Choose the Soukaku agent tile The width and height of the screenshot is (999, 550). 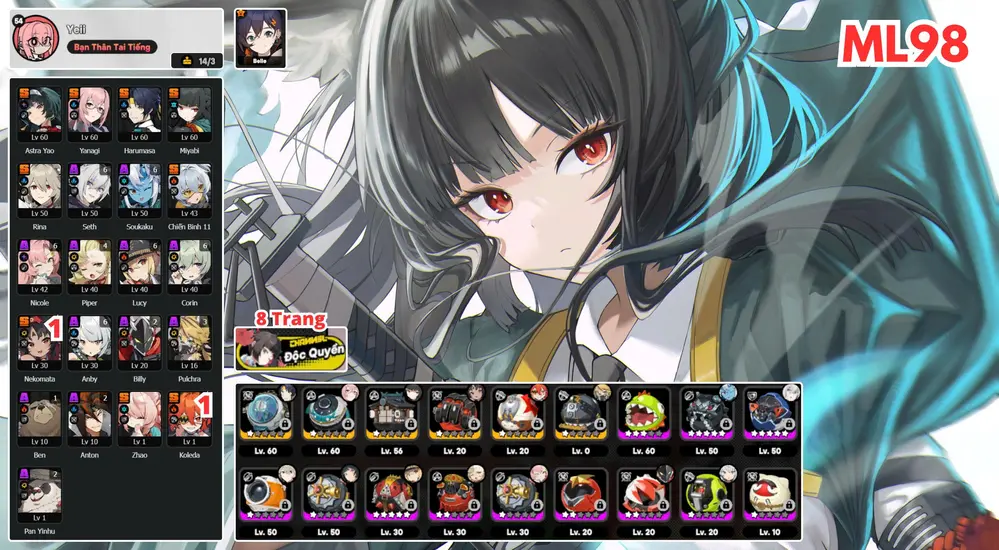point(140,188)
